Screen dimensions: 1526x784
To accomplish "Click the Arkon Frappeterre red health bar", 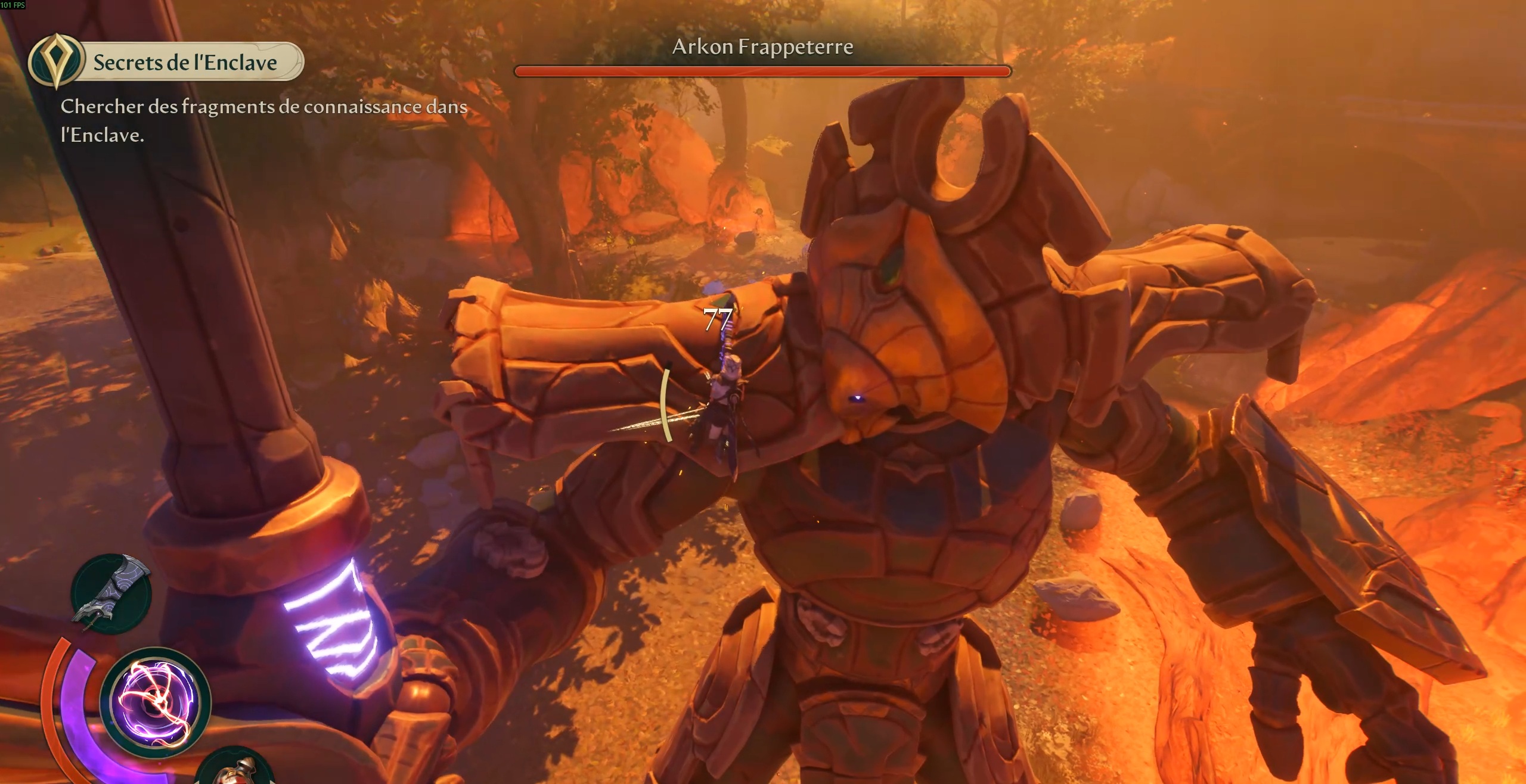I will (762, 71).
